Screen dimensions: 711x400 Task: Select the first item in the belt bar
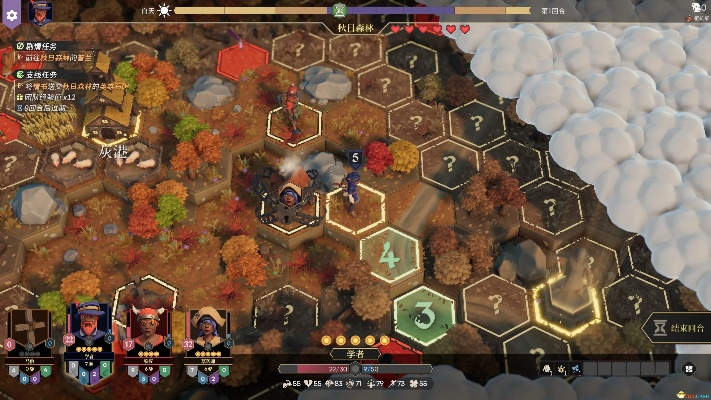pos(545,369)
